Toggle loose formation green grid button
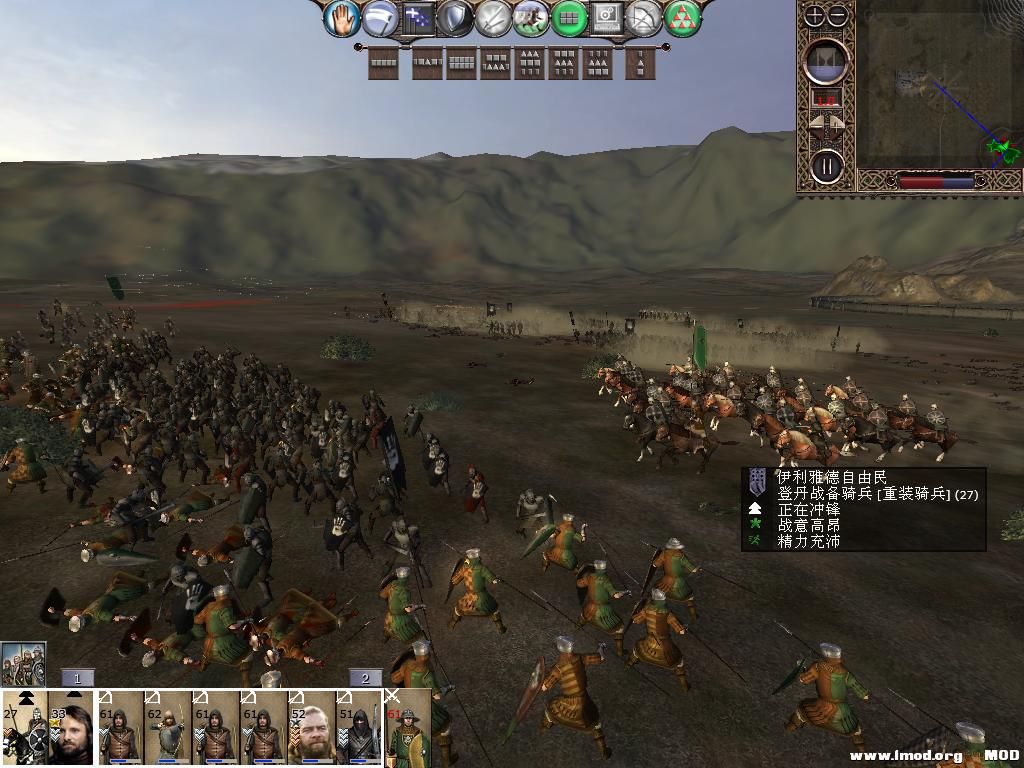 pos(569,18)
